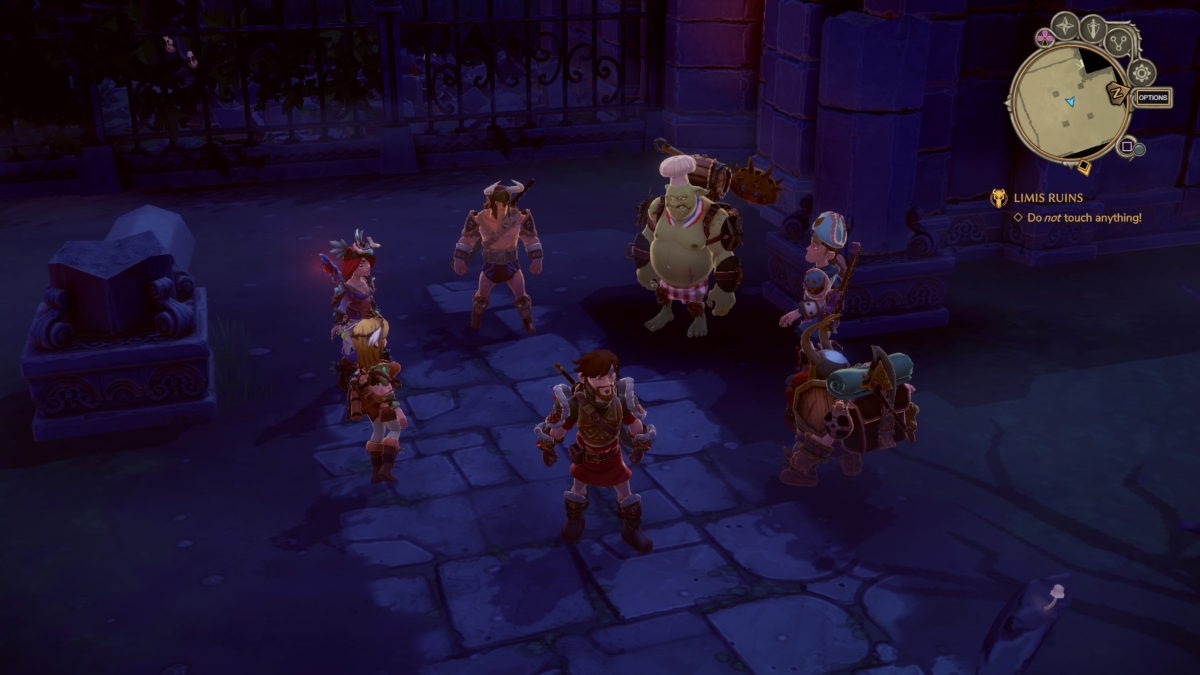The height and width of the screenshot is (675, 1200).
Task: Open the gear settings icon
Action: pyautogui.click(x=1142, y=72)
